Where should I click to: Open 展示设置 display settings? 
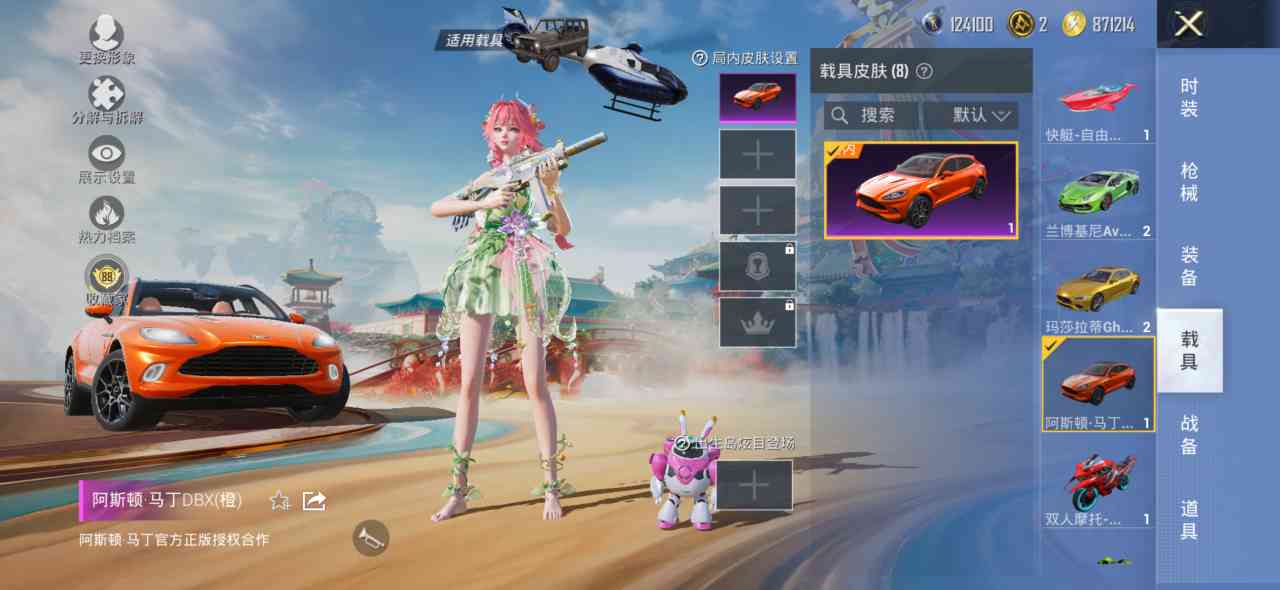(x=107, y=160)
